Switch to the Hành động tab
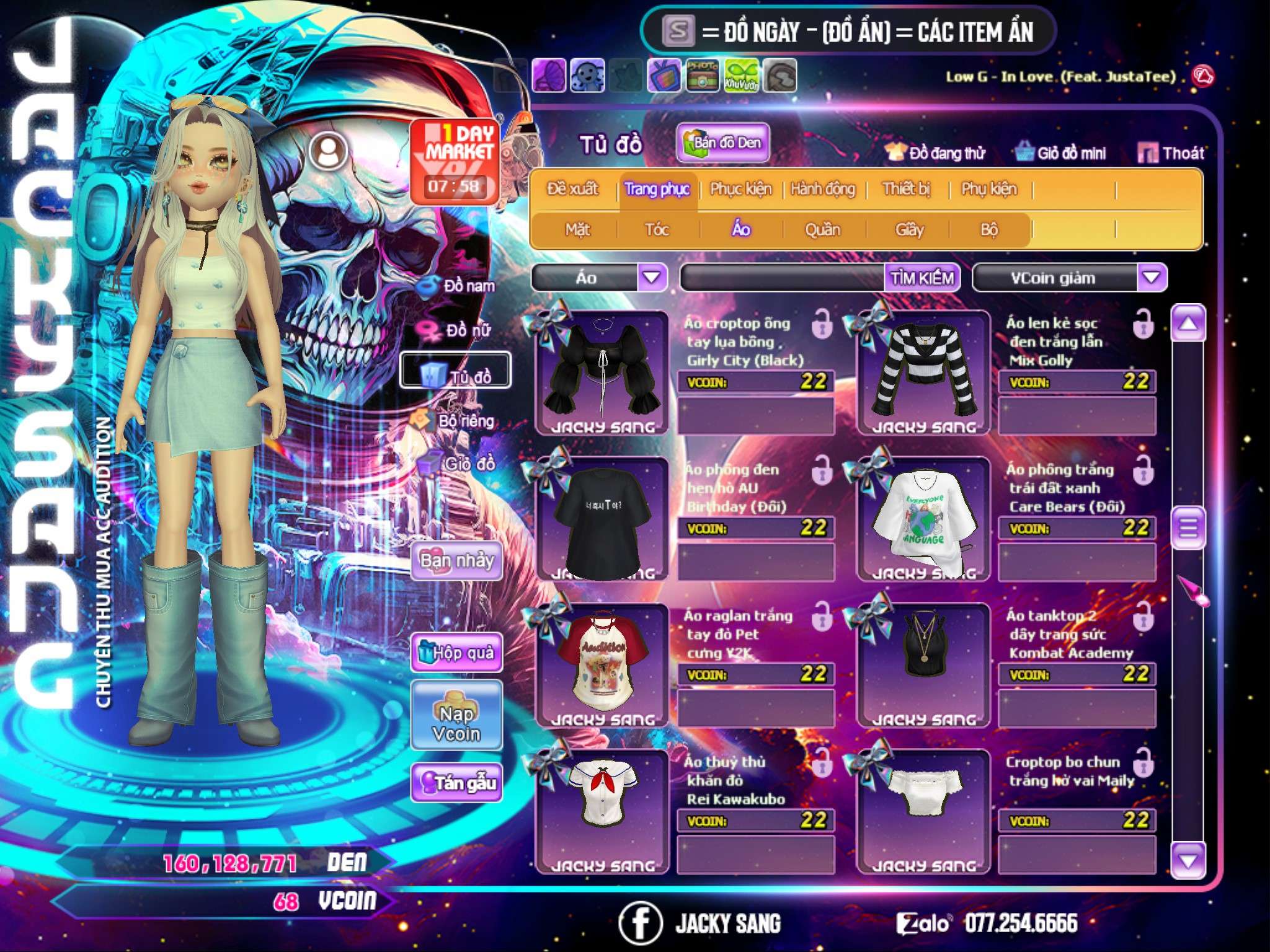 tap(822, 189)
